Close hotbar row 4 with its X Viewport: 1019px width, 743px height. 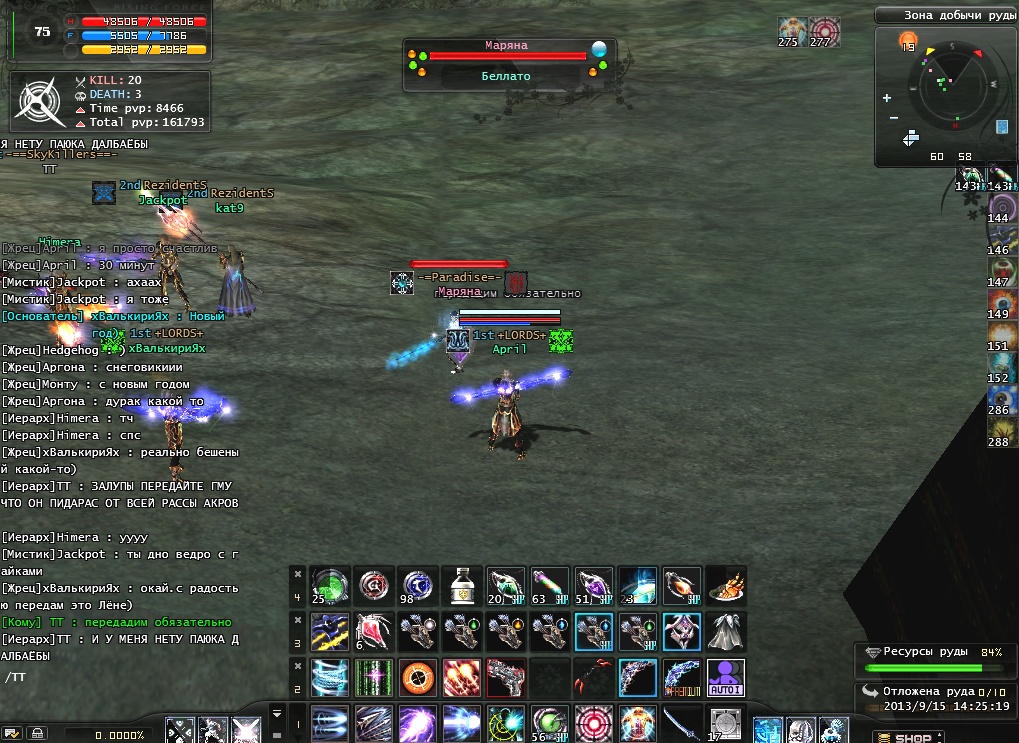pos(297,574)
